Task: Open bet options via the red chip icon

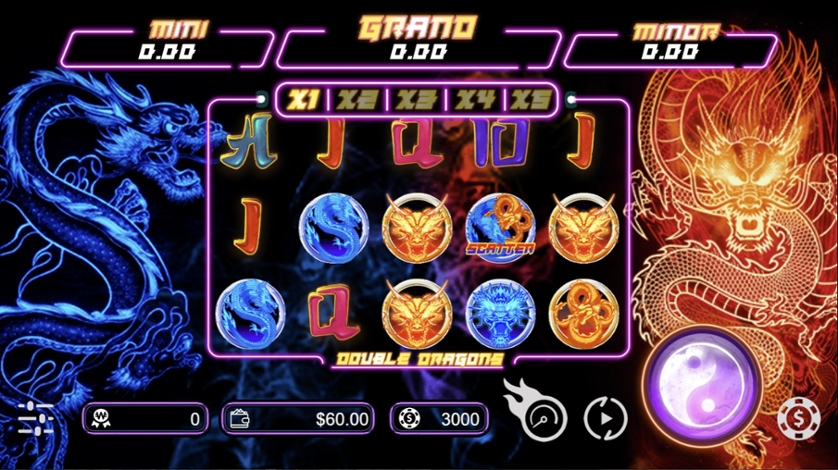Action: pos(798,418)
